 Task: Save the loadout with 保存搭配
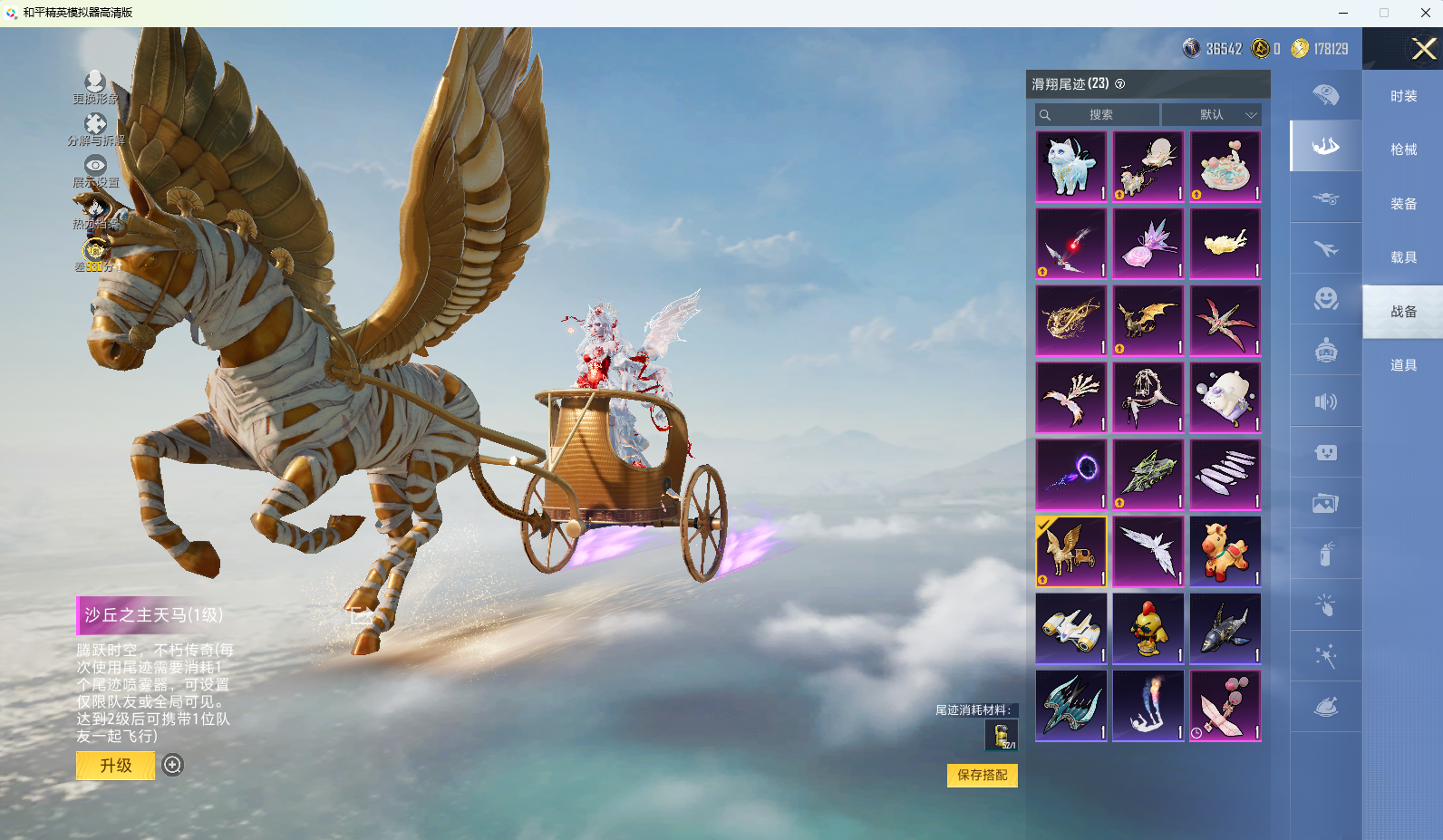[983, 776]
